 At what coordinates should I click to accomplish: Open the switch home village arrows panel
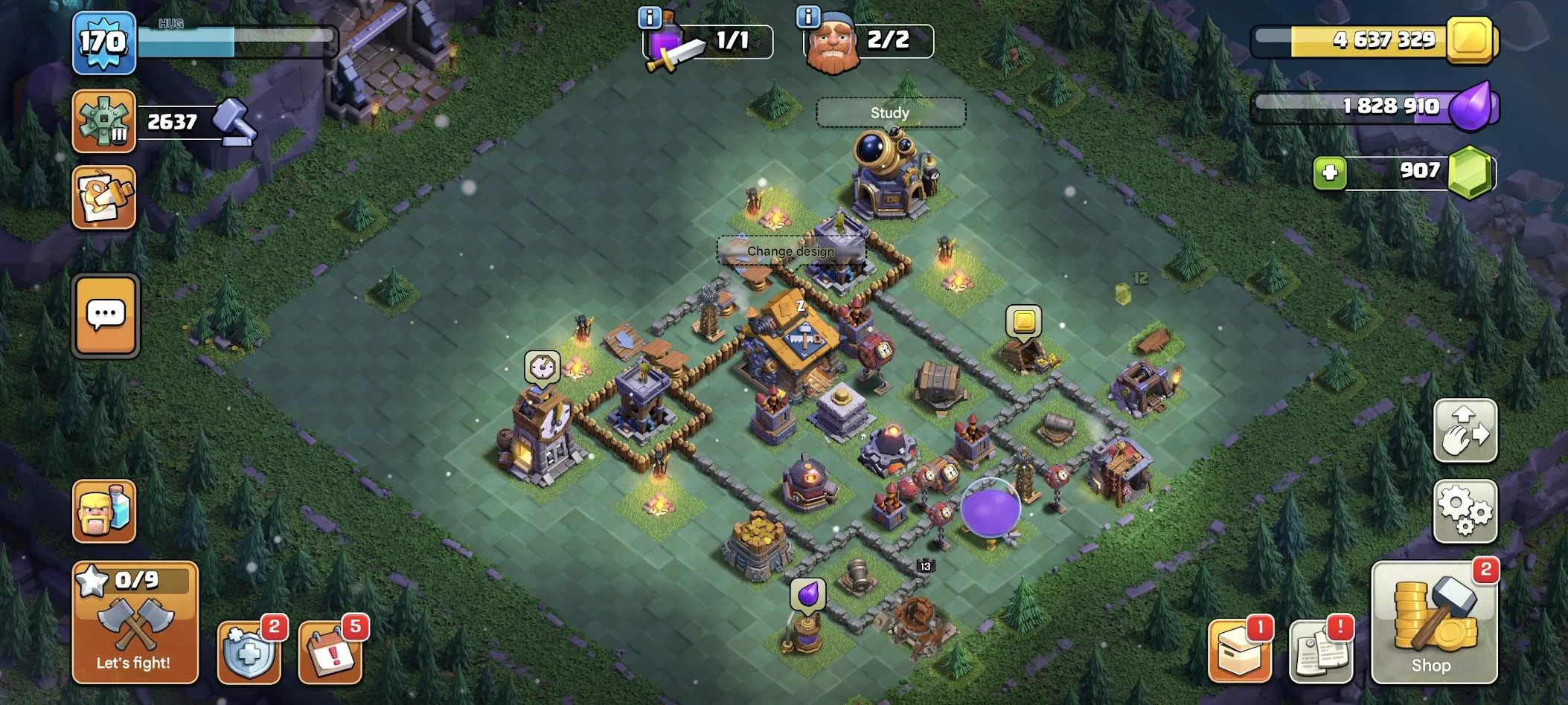[x=1465, y=431]
